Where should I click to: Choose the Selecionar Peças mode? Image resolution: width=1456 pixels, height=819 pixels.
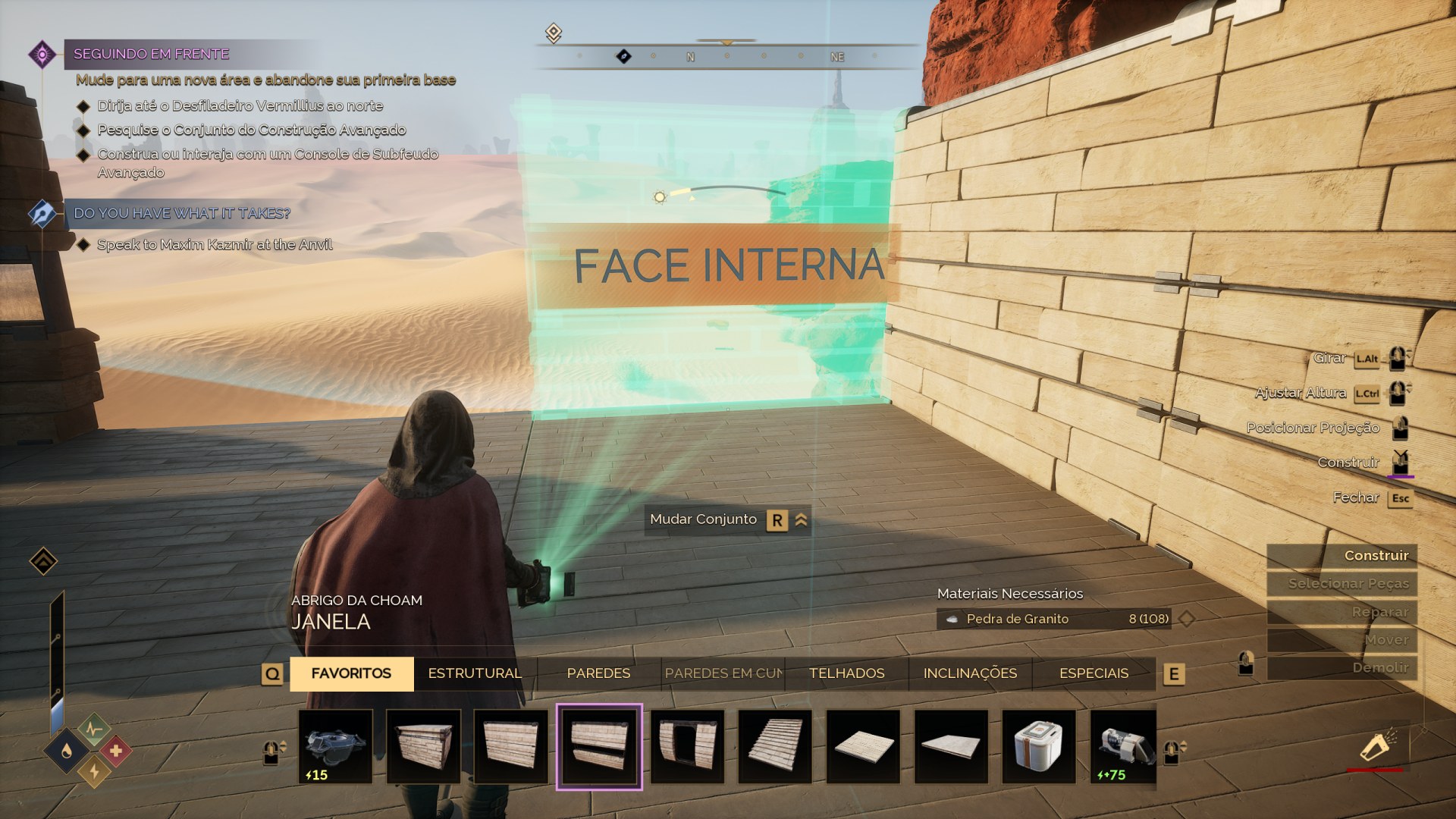(x=1342, y=584)
